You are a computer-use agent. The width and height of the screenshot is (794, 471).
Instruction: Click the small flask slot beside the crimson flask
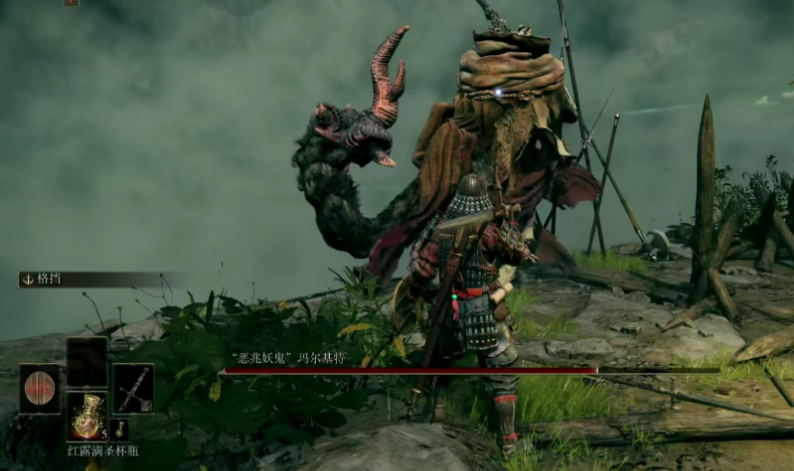(x=119, y=429)
